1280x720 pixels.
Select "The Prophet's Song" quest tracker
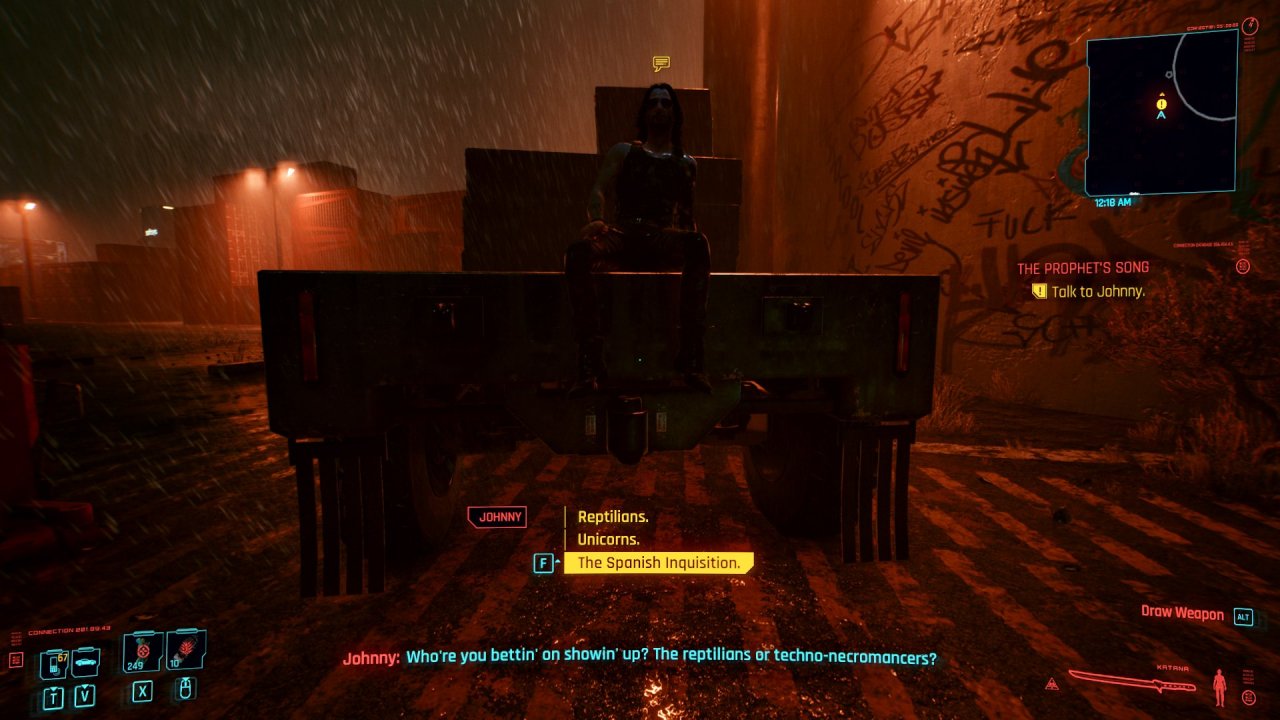coord(1082,268)
